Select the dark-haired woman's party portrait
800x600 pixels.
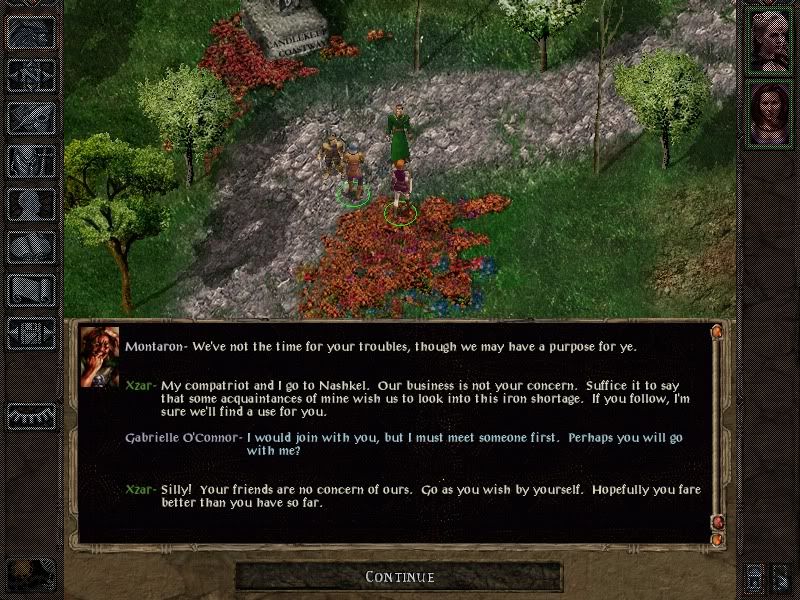[769, 113]
